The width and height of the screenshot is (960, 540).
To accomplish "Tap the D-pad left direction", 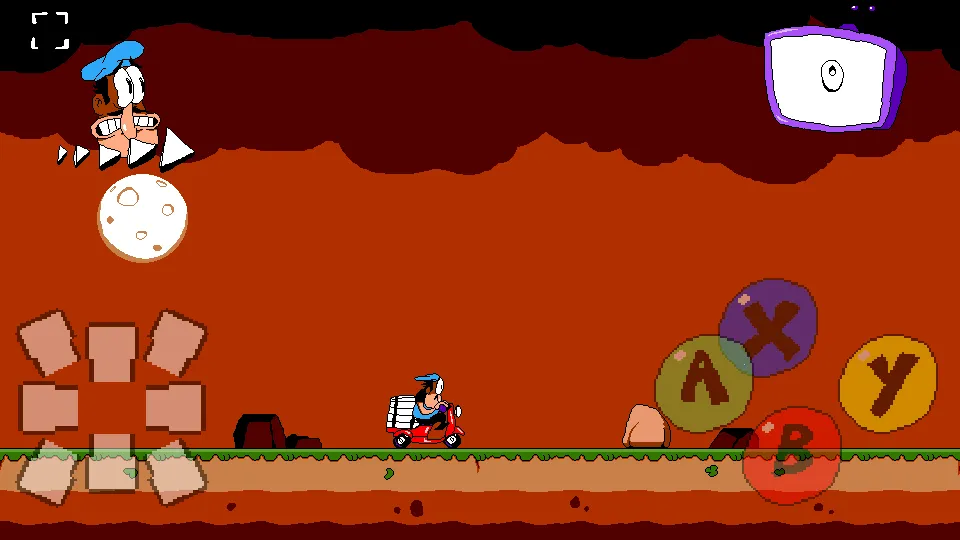I will coord(49,407).
